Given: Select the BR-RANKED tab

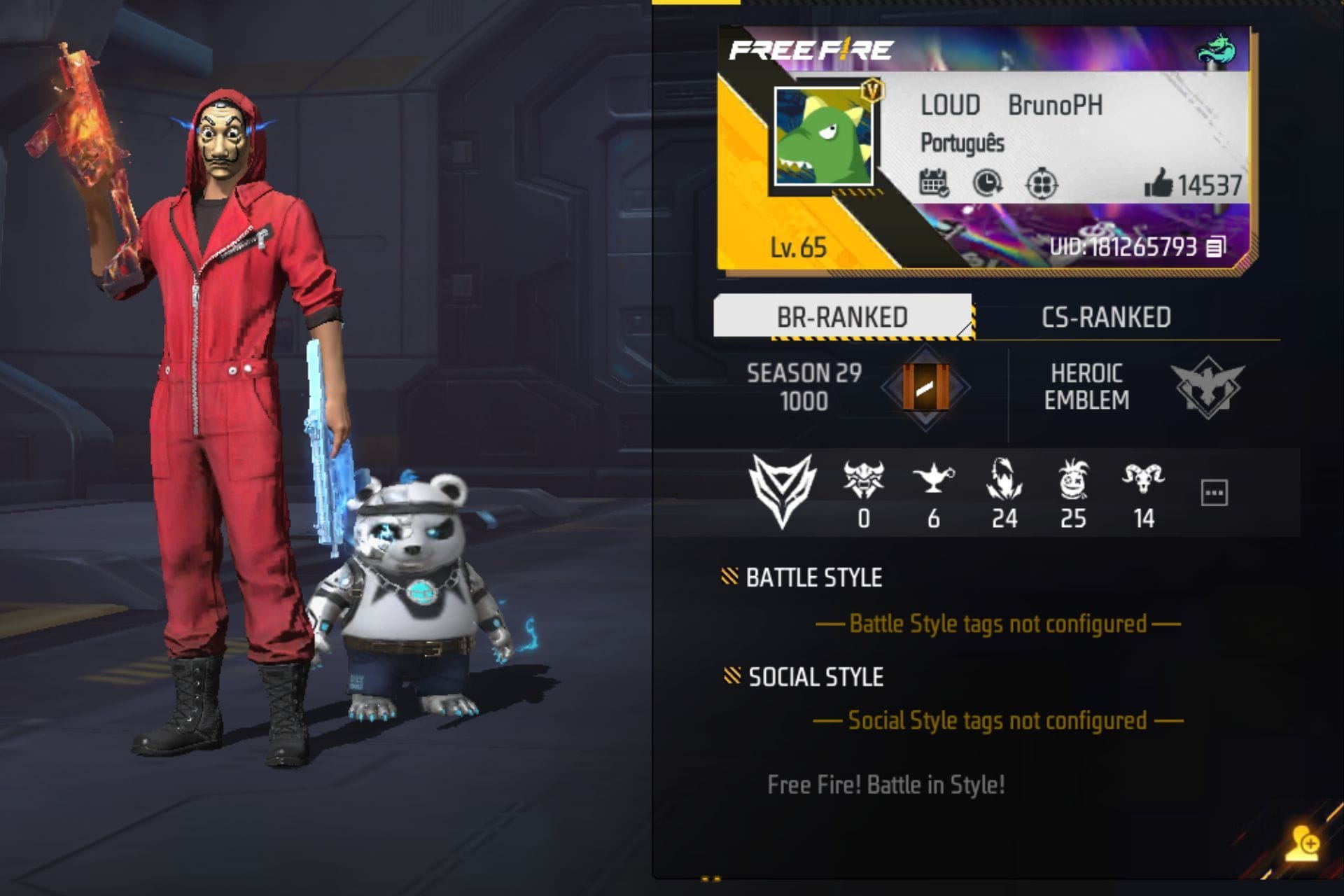Looking at the screenshot, I should [842, 317].
